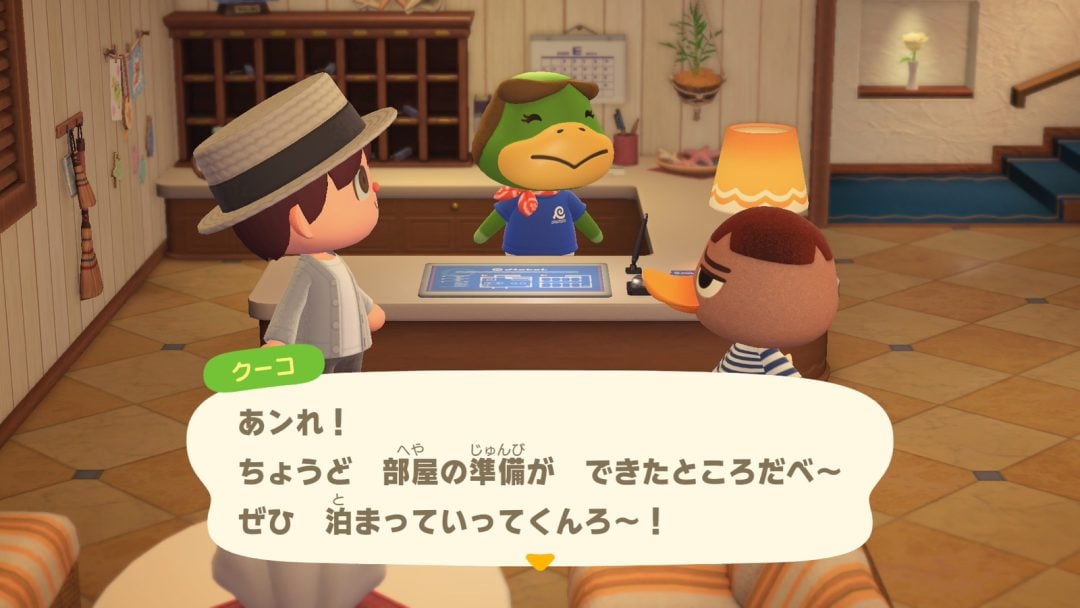Click the dialogue speech bubble to advance
This screenshot has height=608, width=1080.
(x=540, y=470)
